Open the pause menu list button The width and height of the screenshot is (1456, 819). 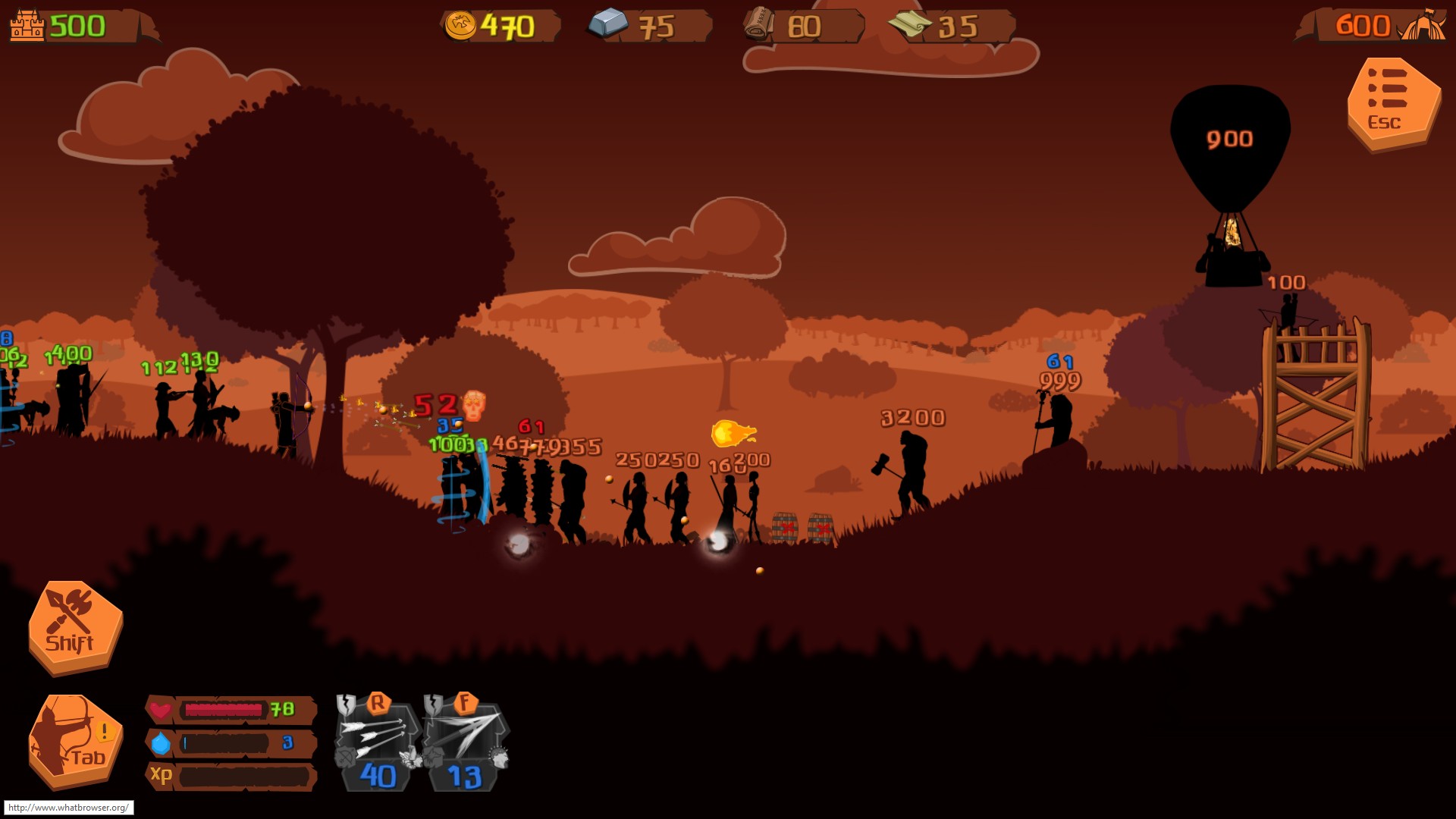1392,103
